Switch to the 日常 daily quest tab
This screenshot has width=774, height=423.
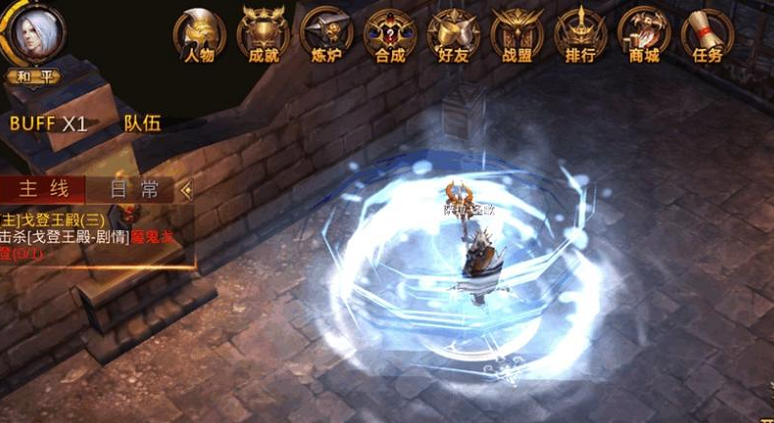[135, 190]
